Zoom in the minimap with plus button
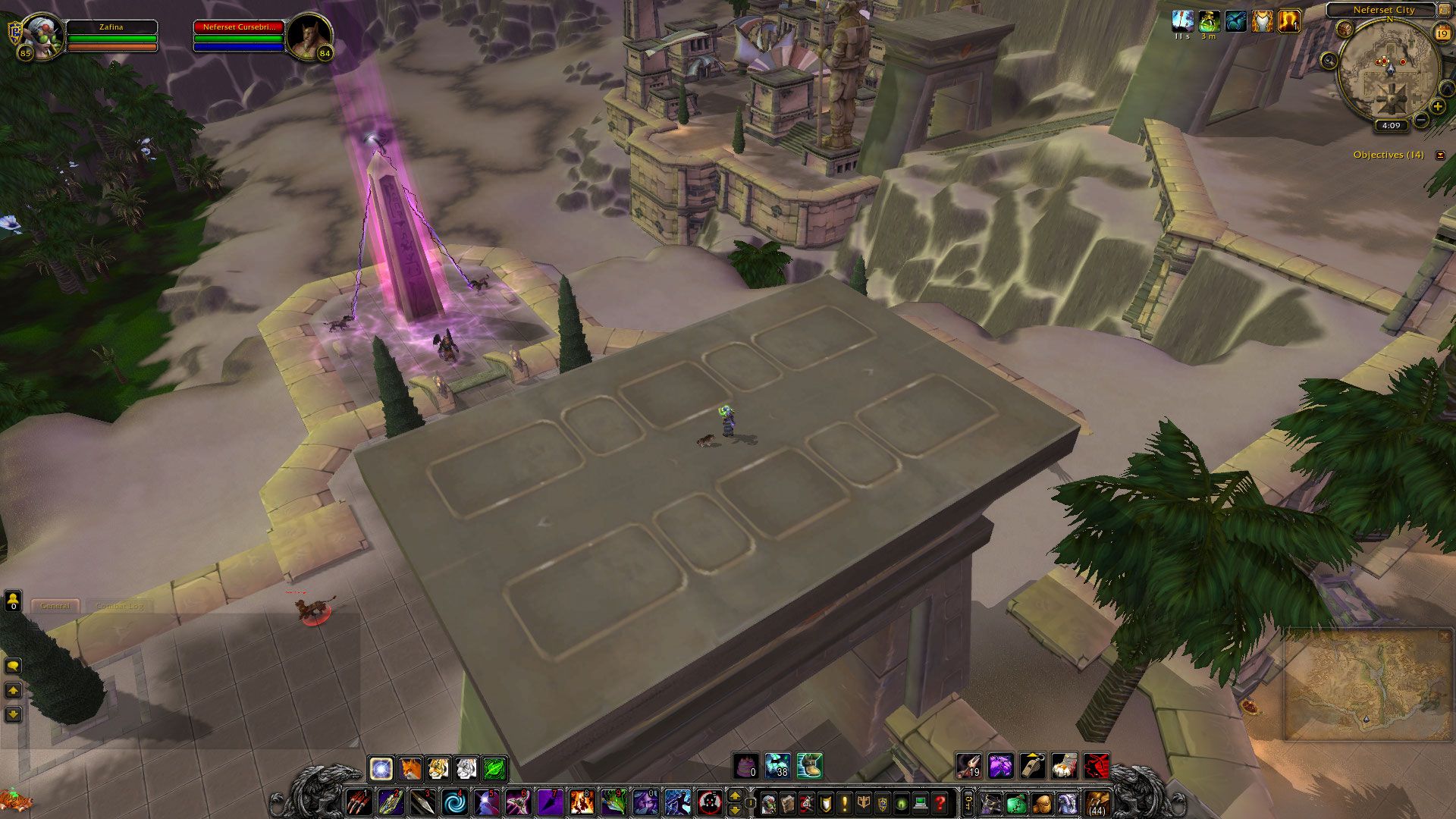The image size is (1456, 819). (x=1437, y=107)
